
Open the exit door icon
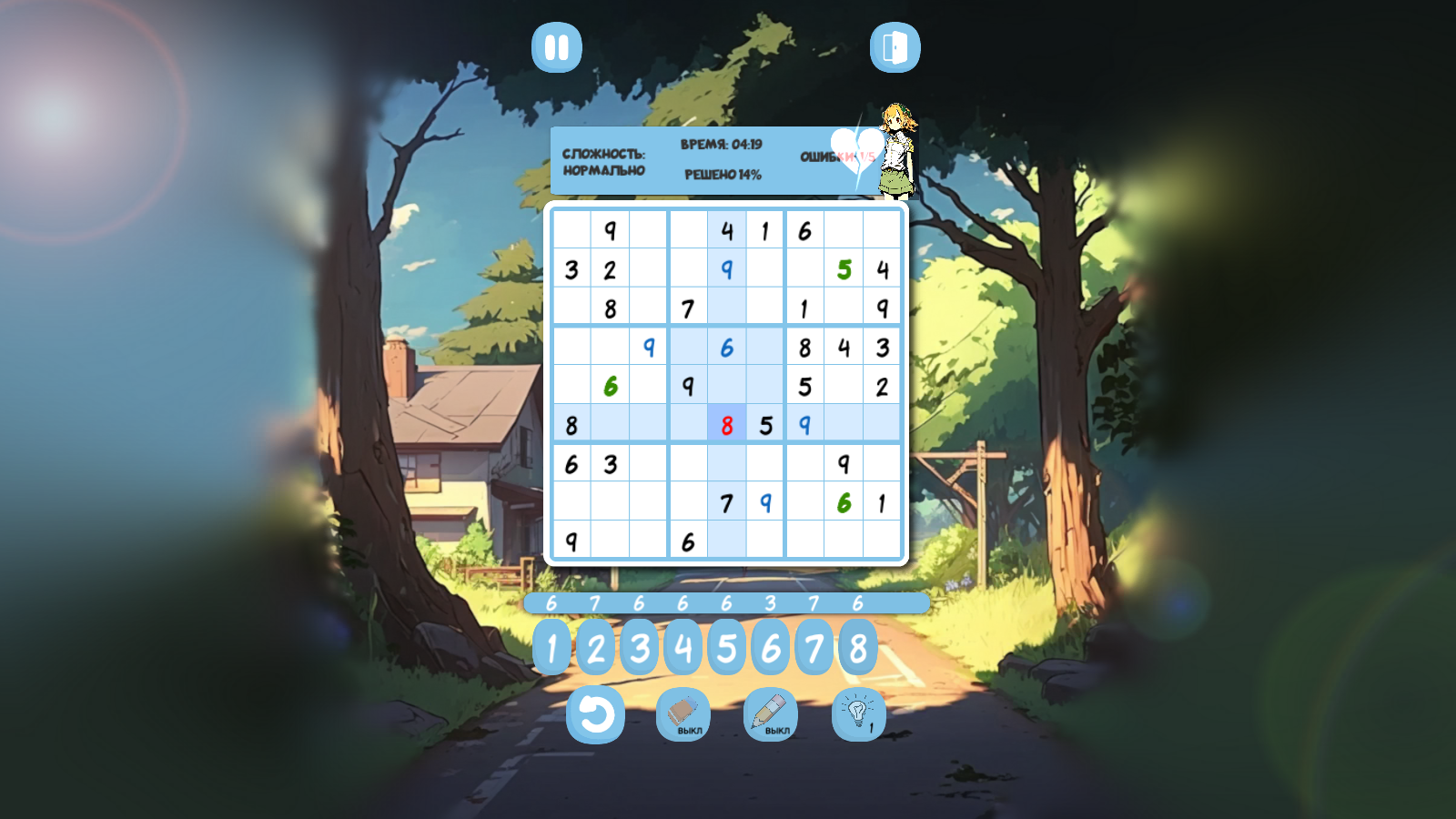coord(894,45)
